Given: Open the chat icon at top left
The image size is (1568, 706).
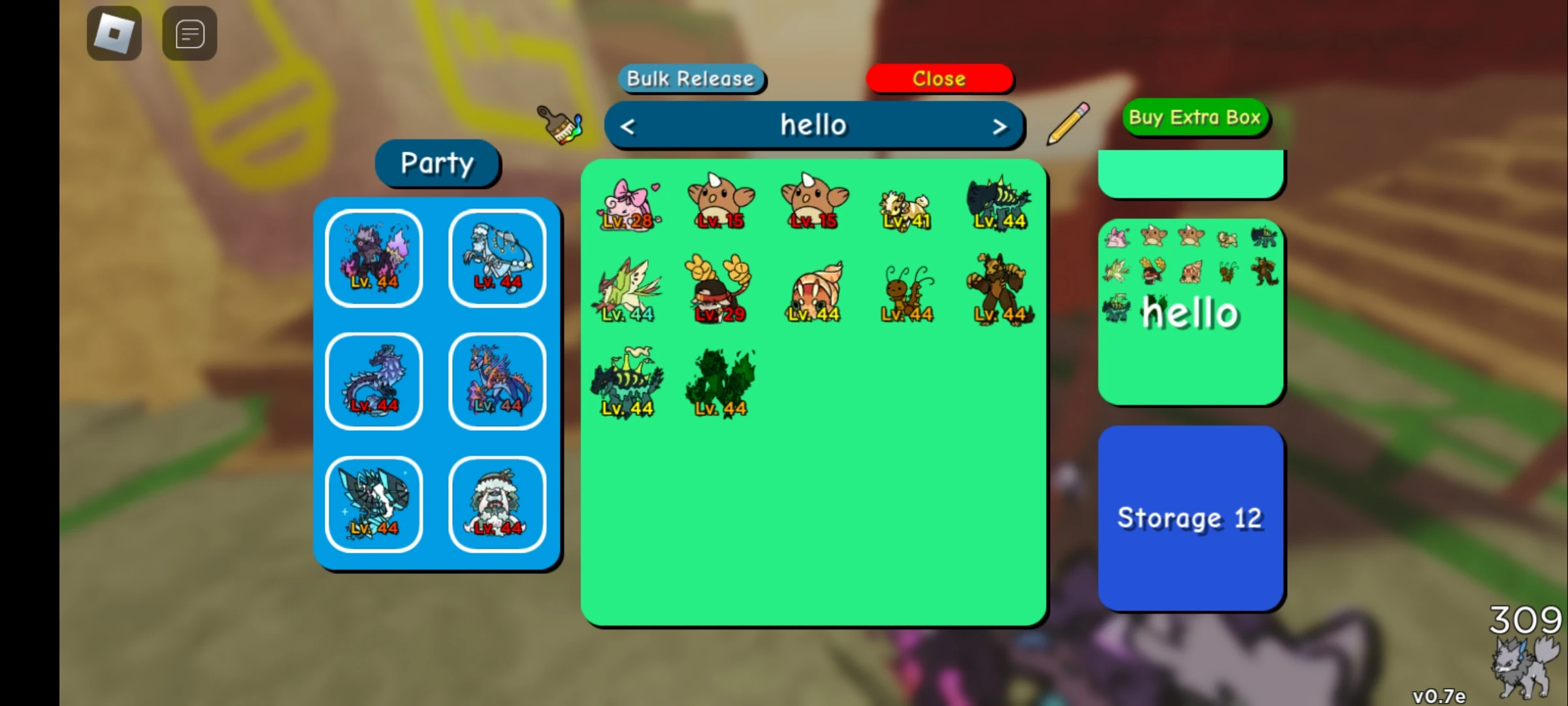Looking at the screenshot, I should (189, 33).
